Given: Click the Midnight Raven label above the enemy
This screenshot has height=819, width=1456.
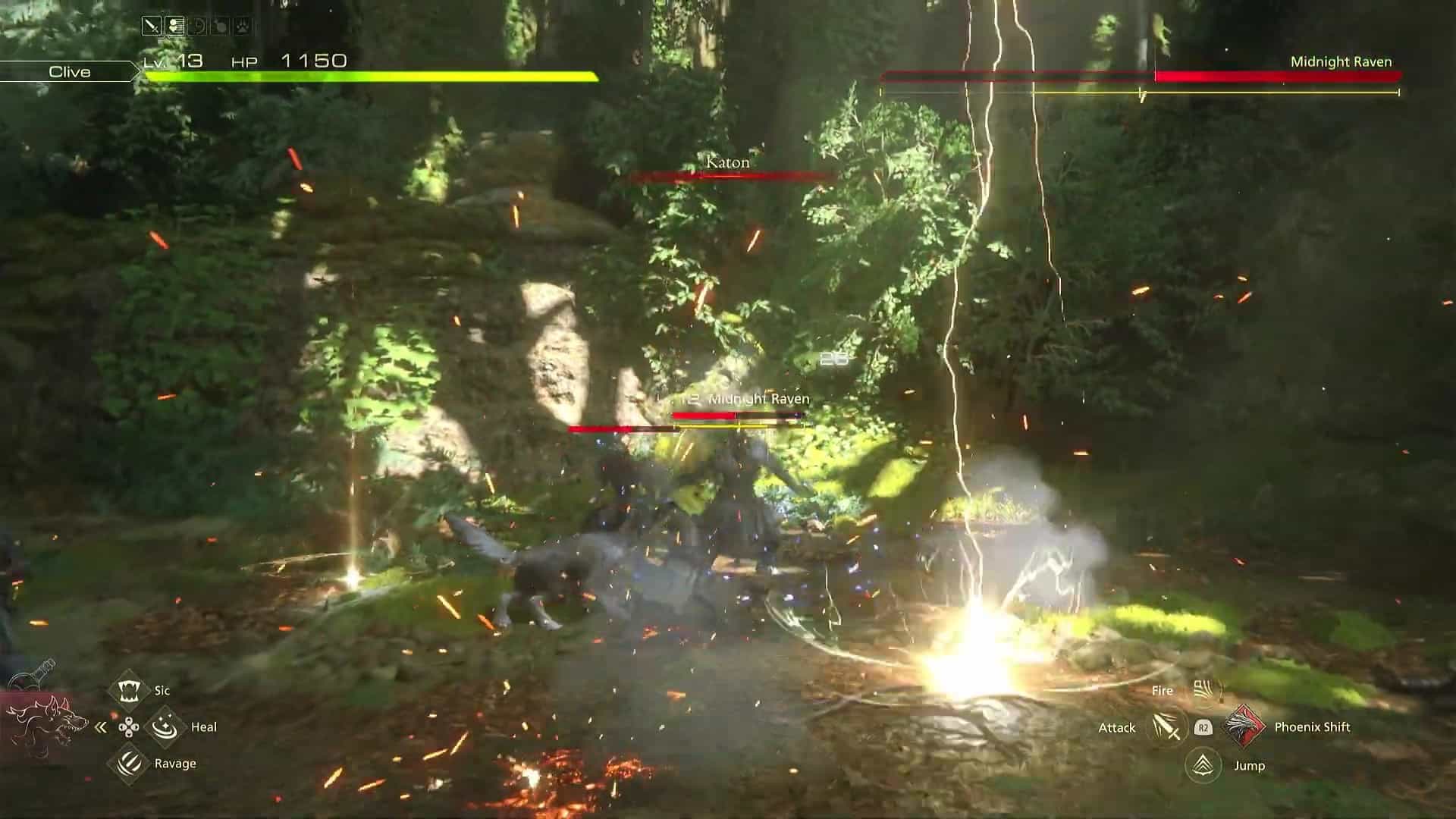Looking at the screenshot, I should coord(758,397).
